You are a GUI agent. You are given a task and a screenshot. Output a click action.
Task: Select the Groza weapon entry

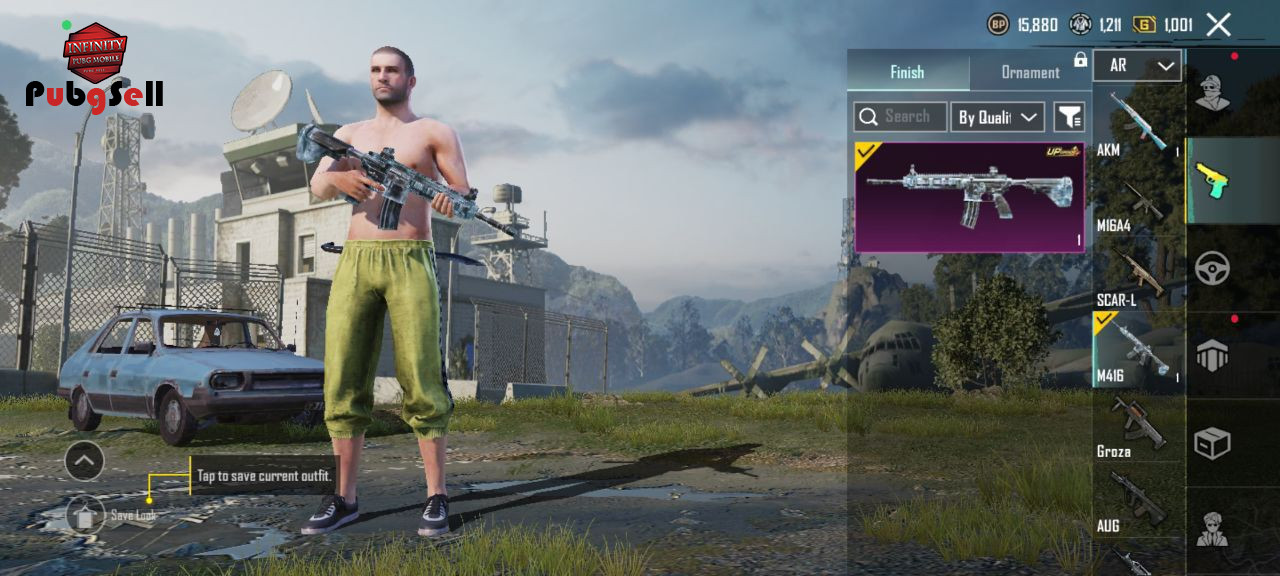[x=1139, y=427]
